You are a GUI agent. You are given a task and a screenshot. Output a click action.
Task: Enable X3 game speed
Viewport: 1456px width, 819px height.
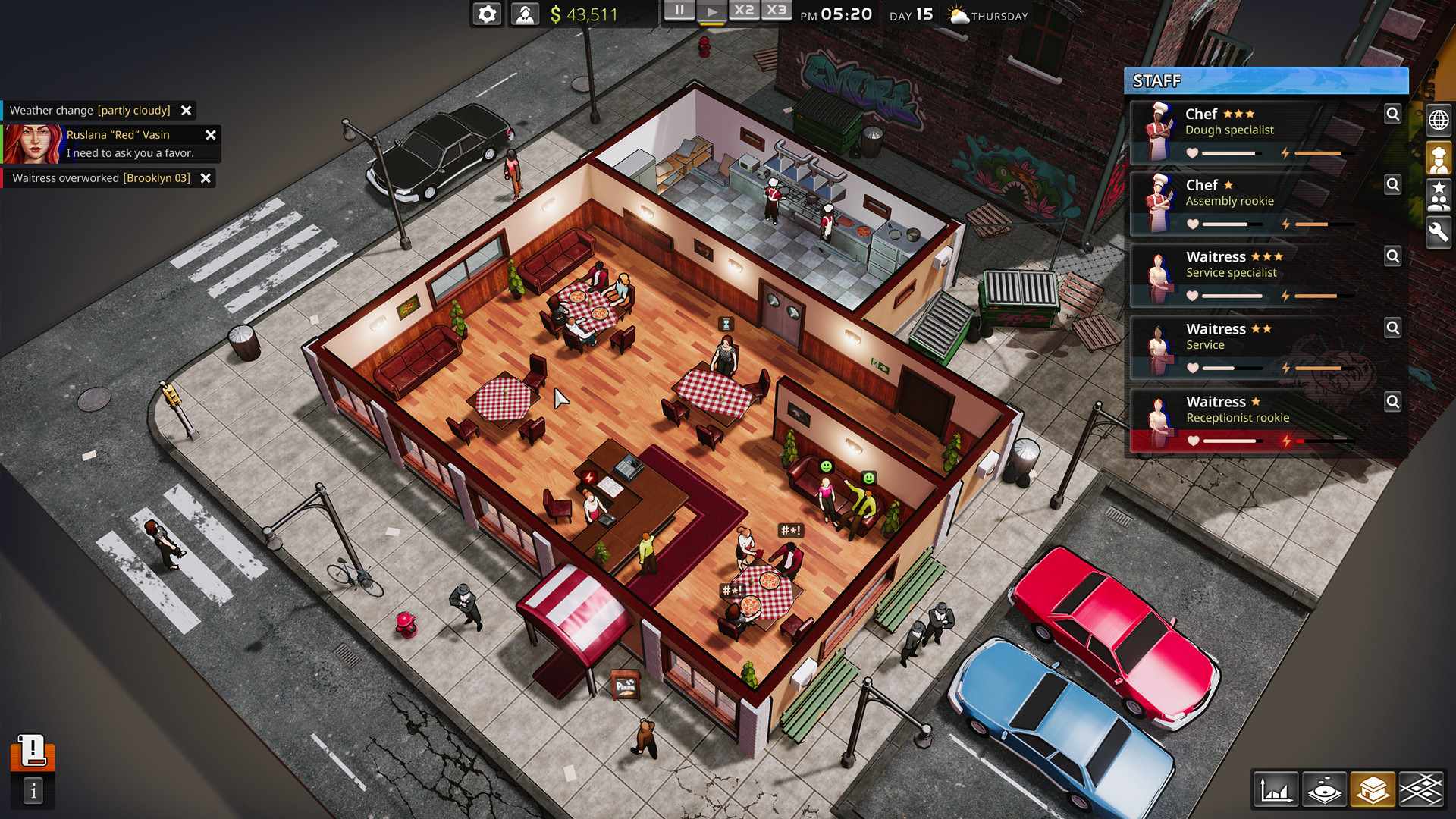click(776, 11)
